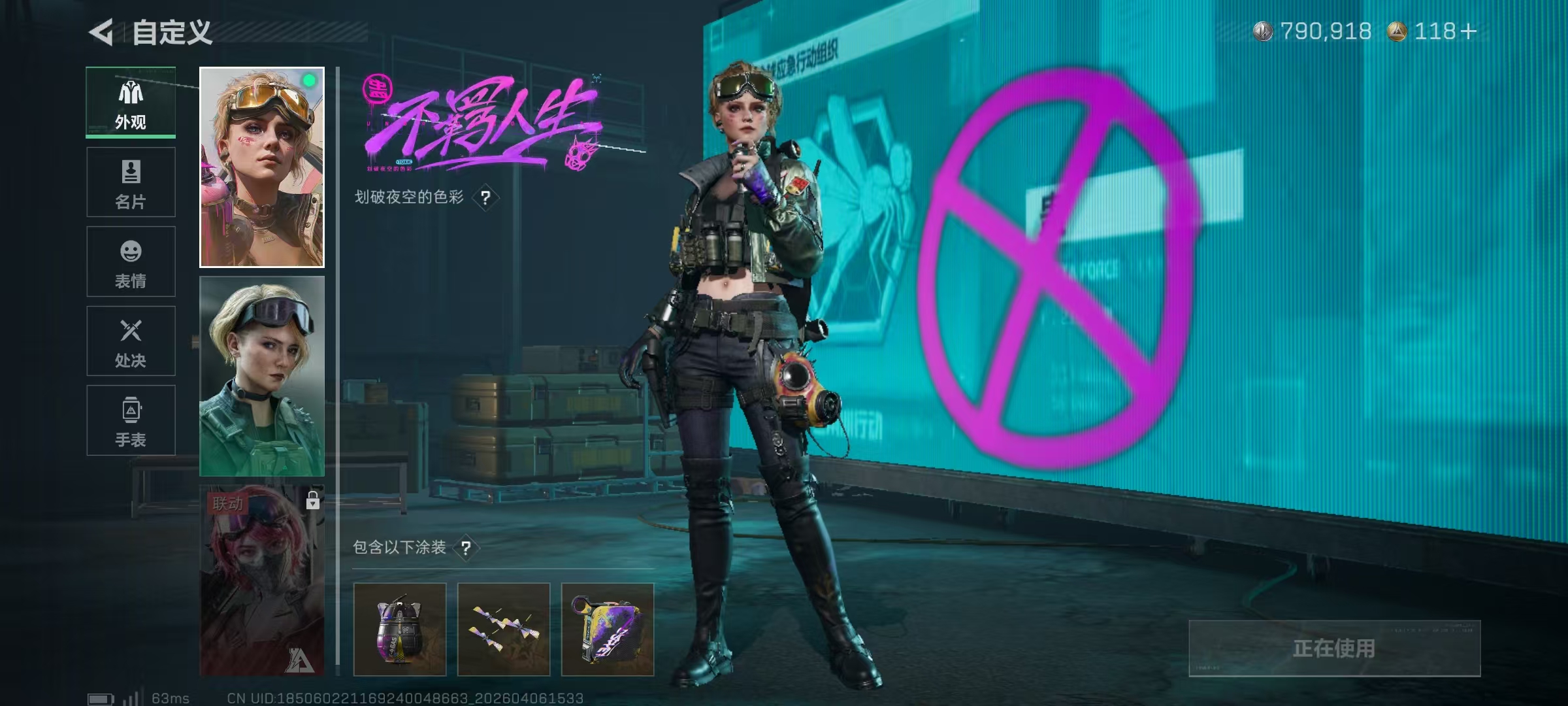Click the 正在使用 in-use button
Image resolution: width=1568 pixels, height=706 pixels.
coord(1334,648)
